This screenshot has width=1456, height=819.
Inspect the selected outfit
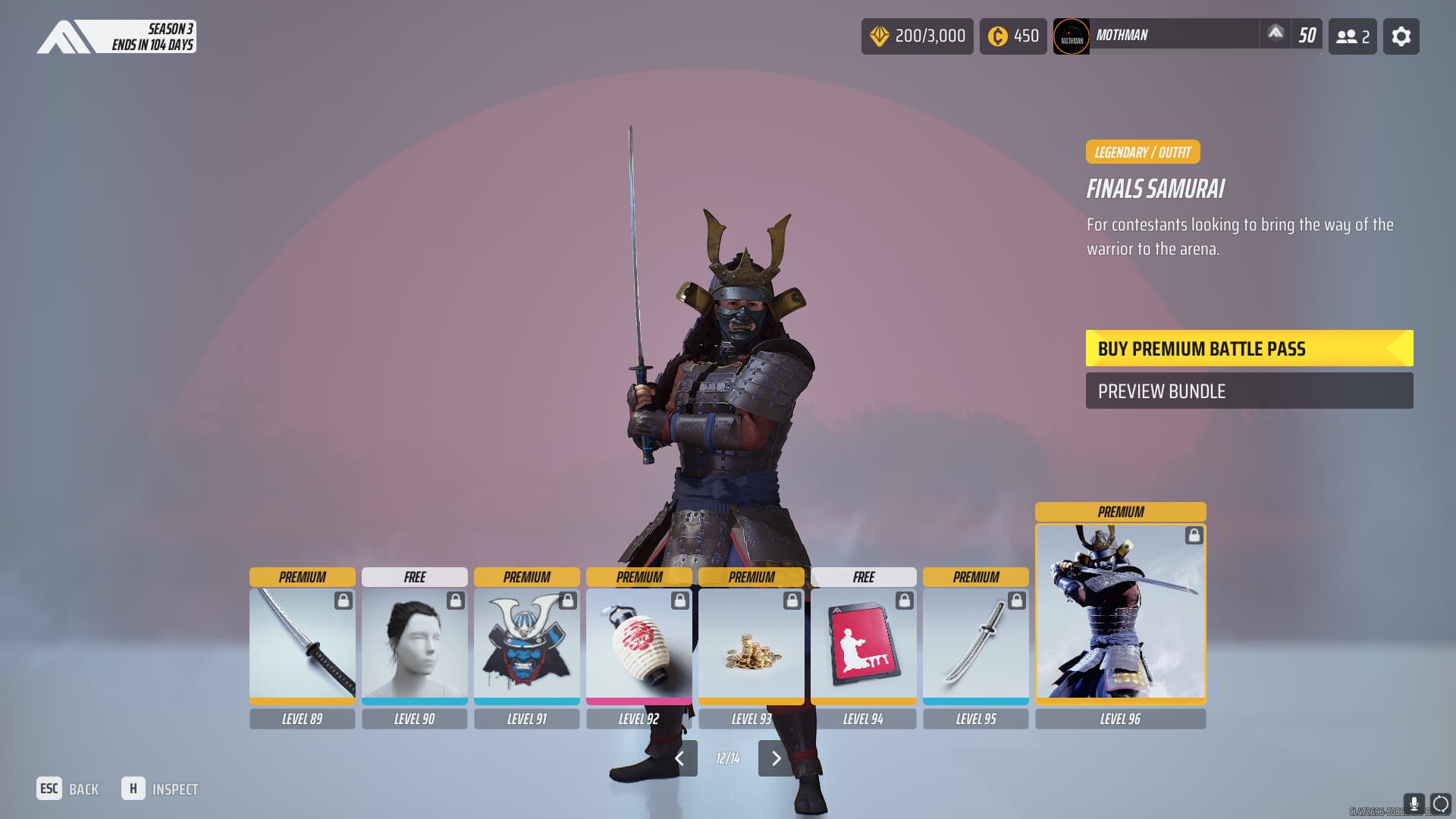(x=160, y=789)
